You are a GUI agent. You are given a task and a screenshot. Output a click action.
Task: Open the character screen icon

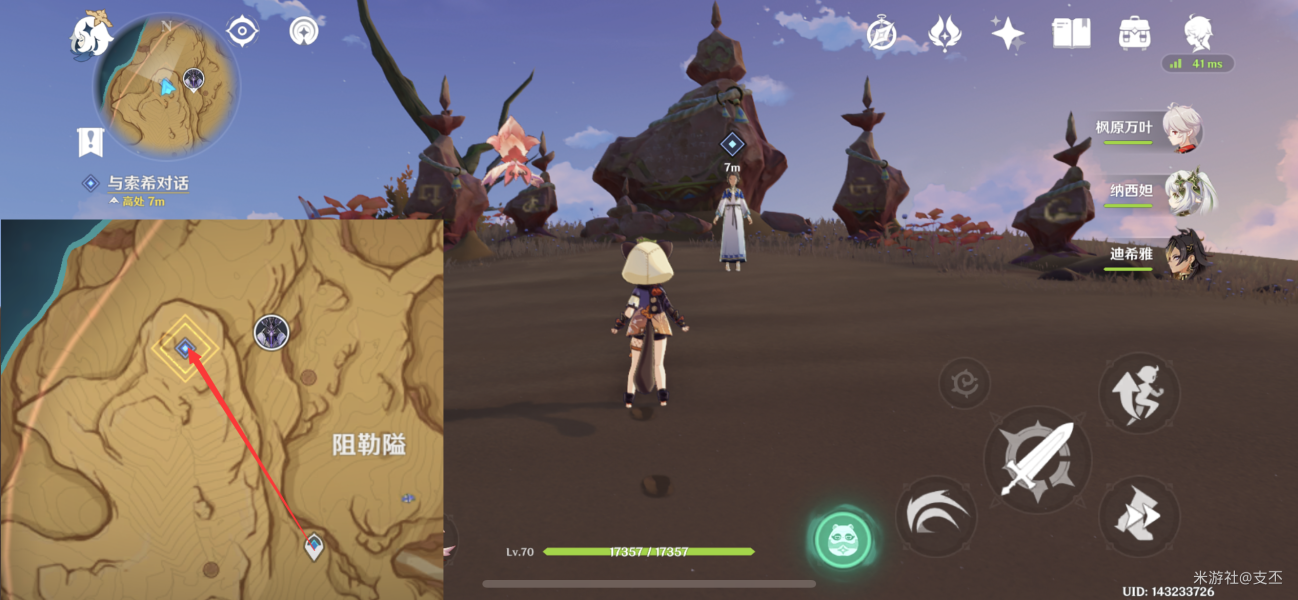click(x=1198, y=34)
